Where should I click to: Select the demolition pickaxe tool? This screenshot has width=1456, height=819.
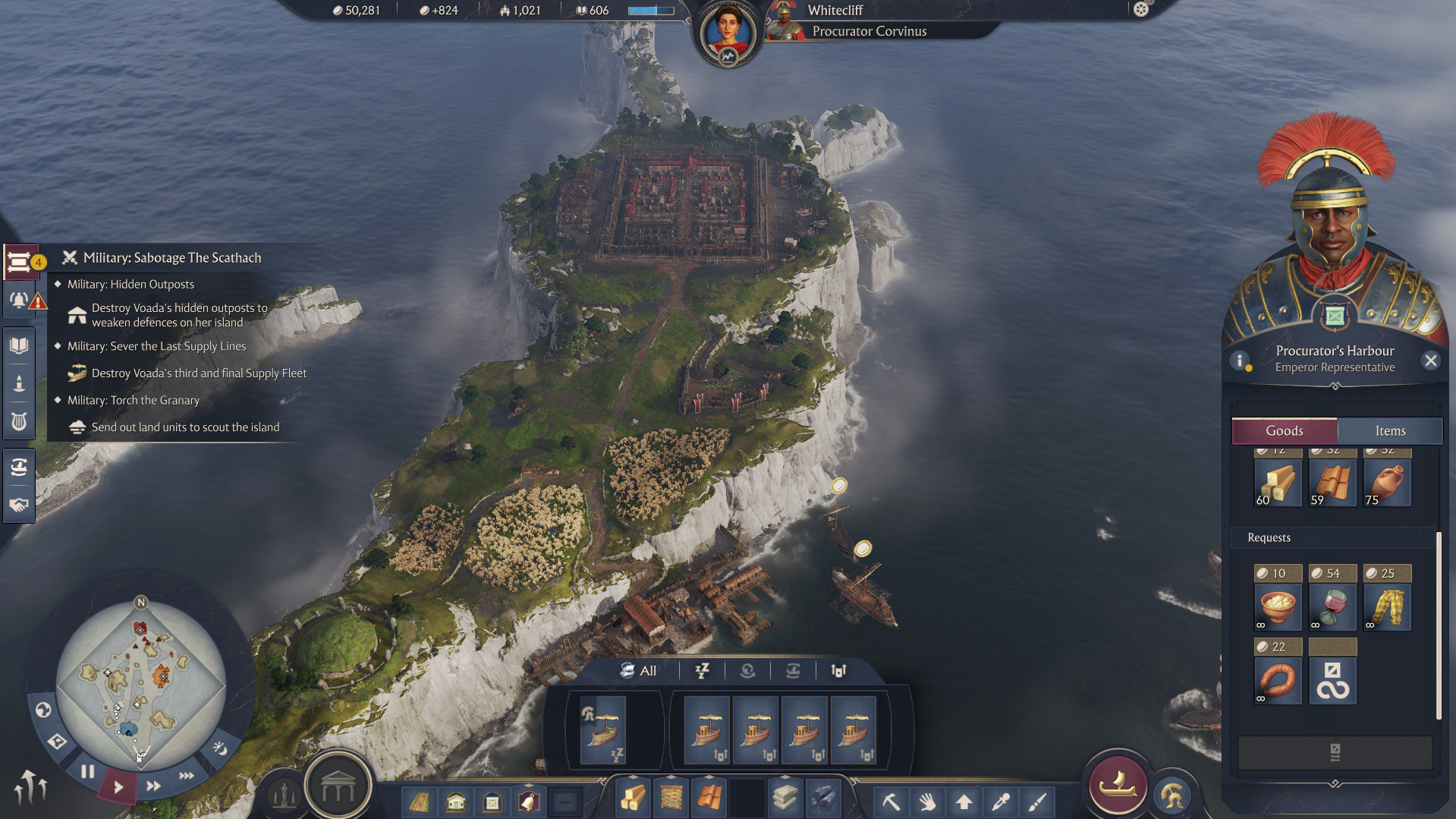pyautogui.click(x=892, y=802)
